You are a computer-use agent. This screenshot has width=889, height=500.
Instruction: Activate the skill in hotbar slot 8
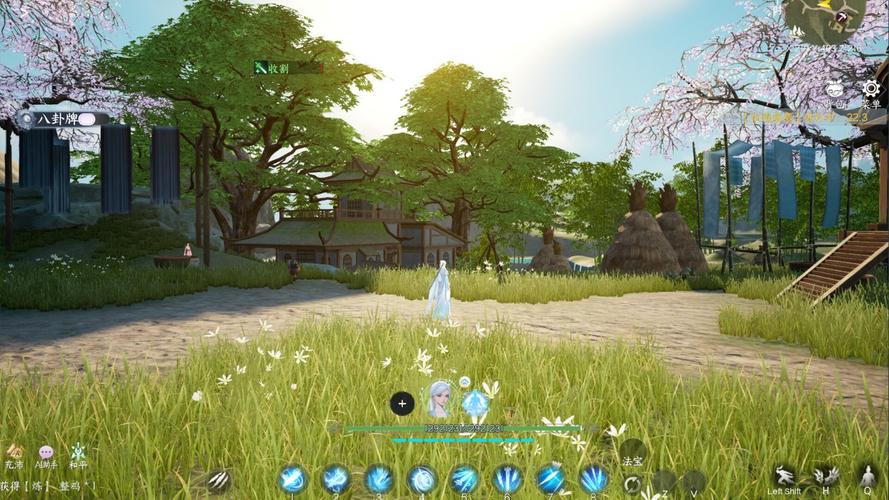tap(593, 479)
